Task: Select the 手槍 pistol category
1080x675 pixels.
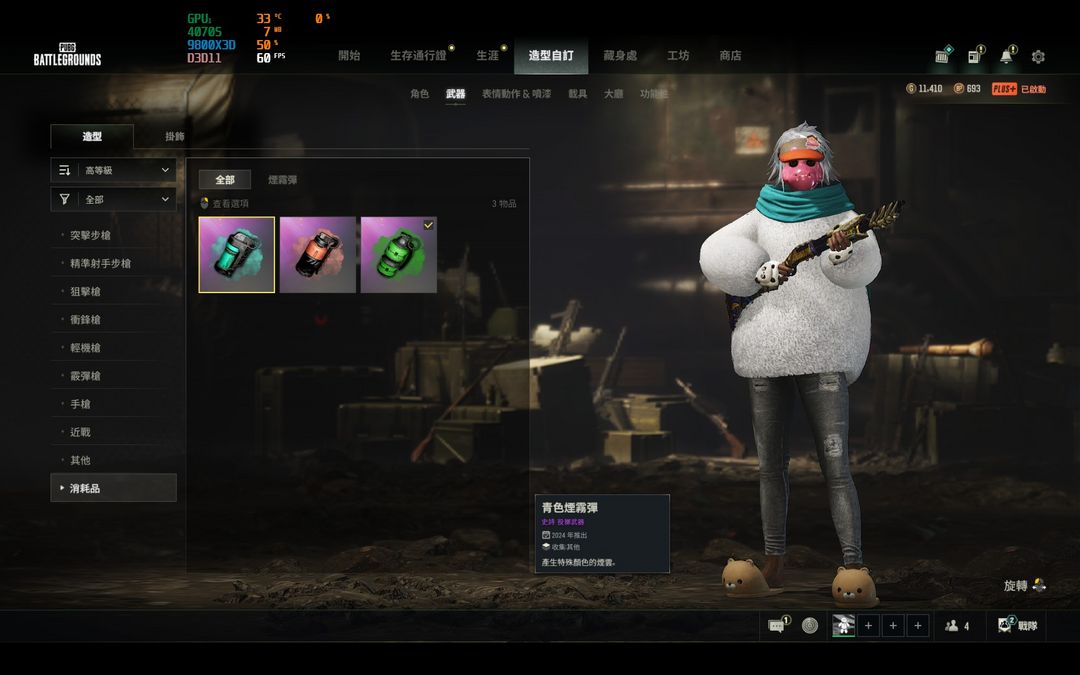Action: click(x=80, y=404)
